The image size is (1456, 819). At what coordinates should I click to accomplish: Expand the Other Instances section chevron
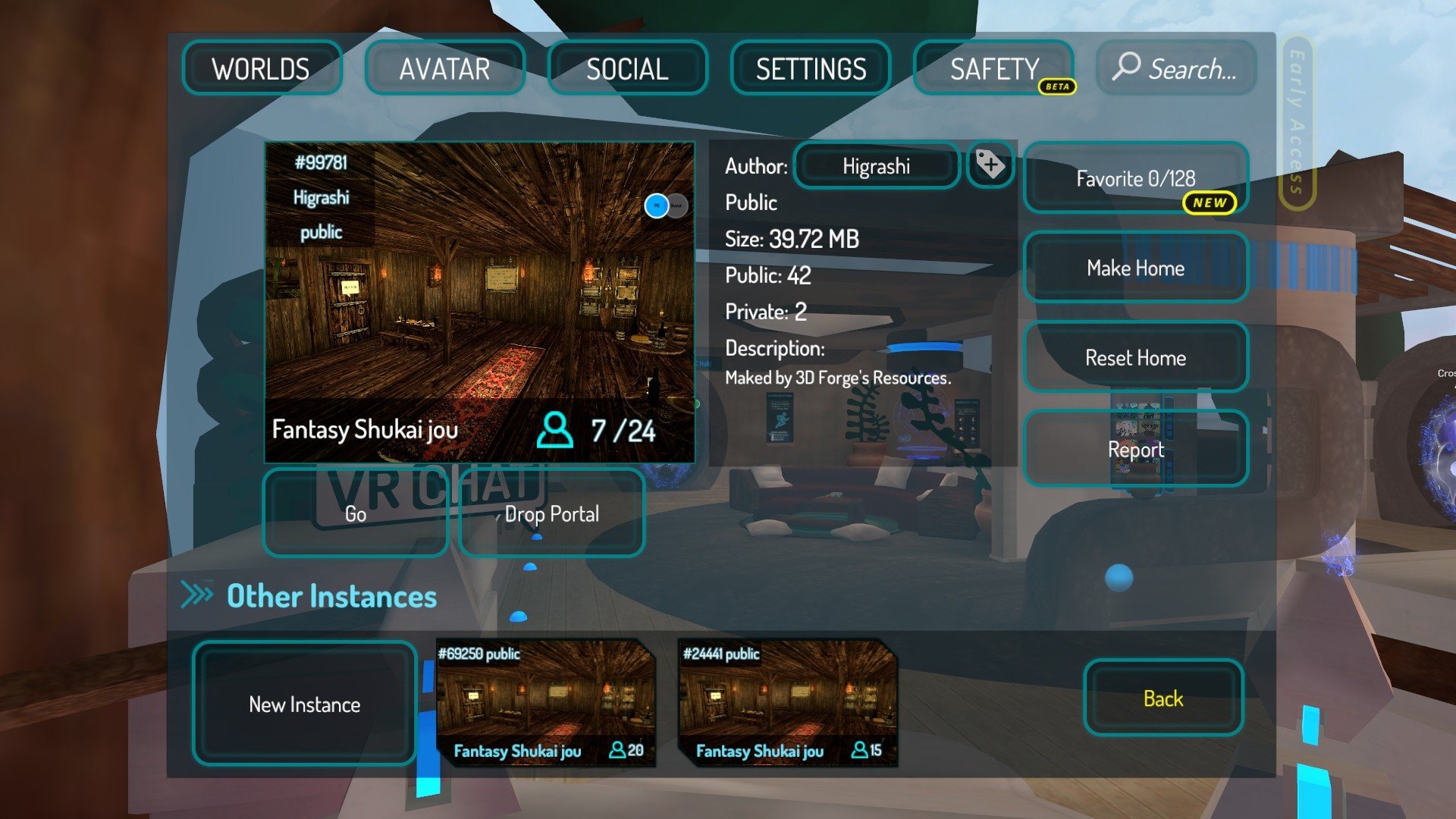[x=196, y=595]
